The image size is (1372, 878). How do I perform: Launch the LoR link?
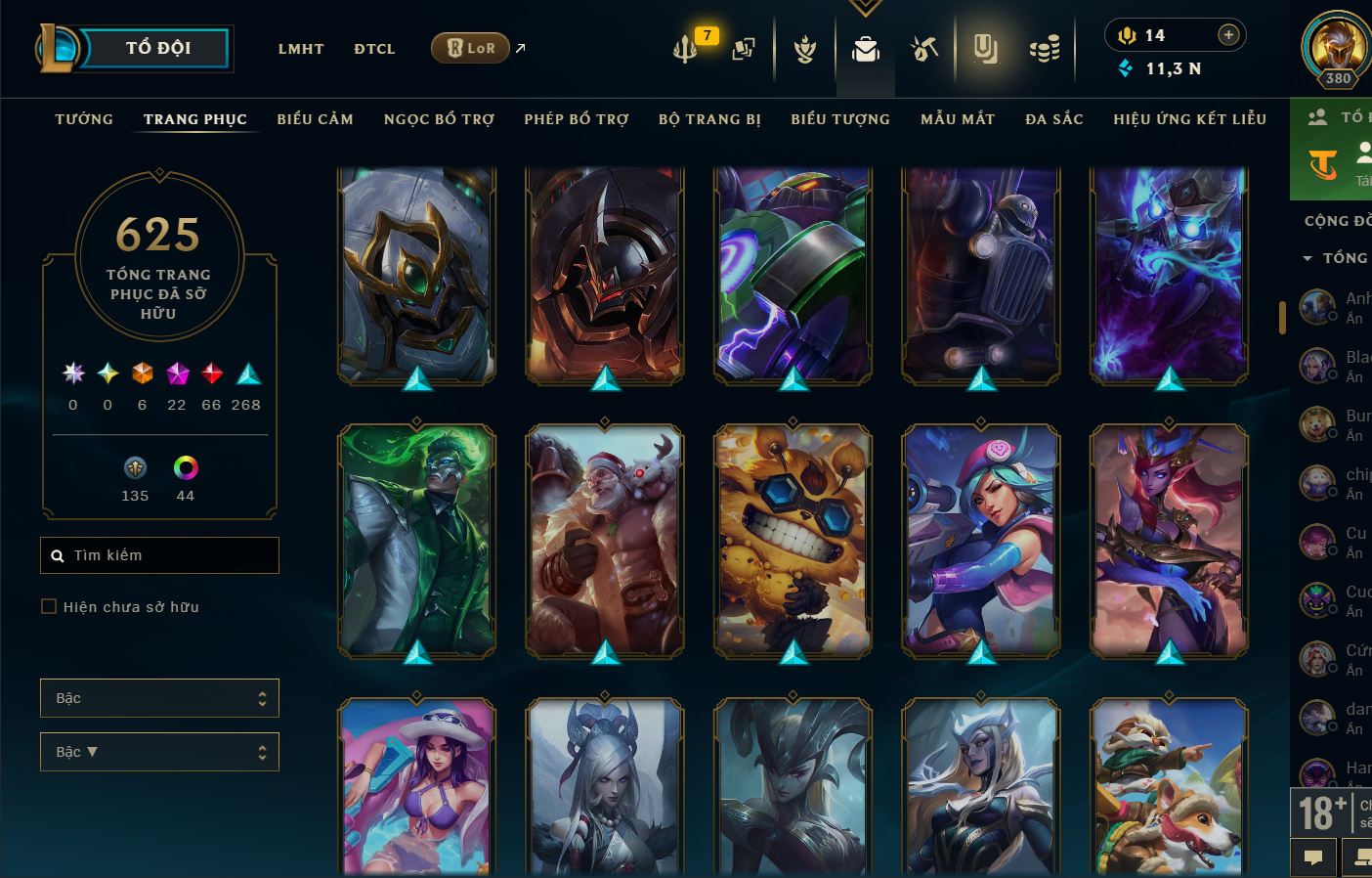tap(472, 48)
